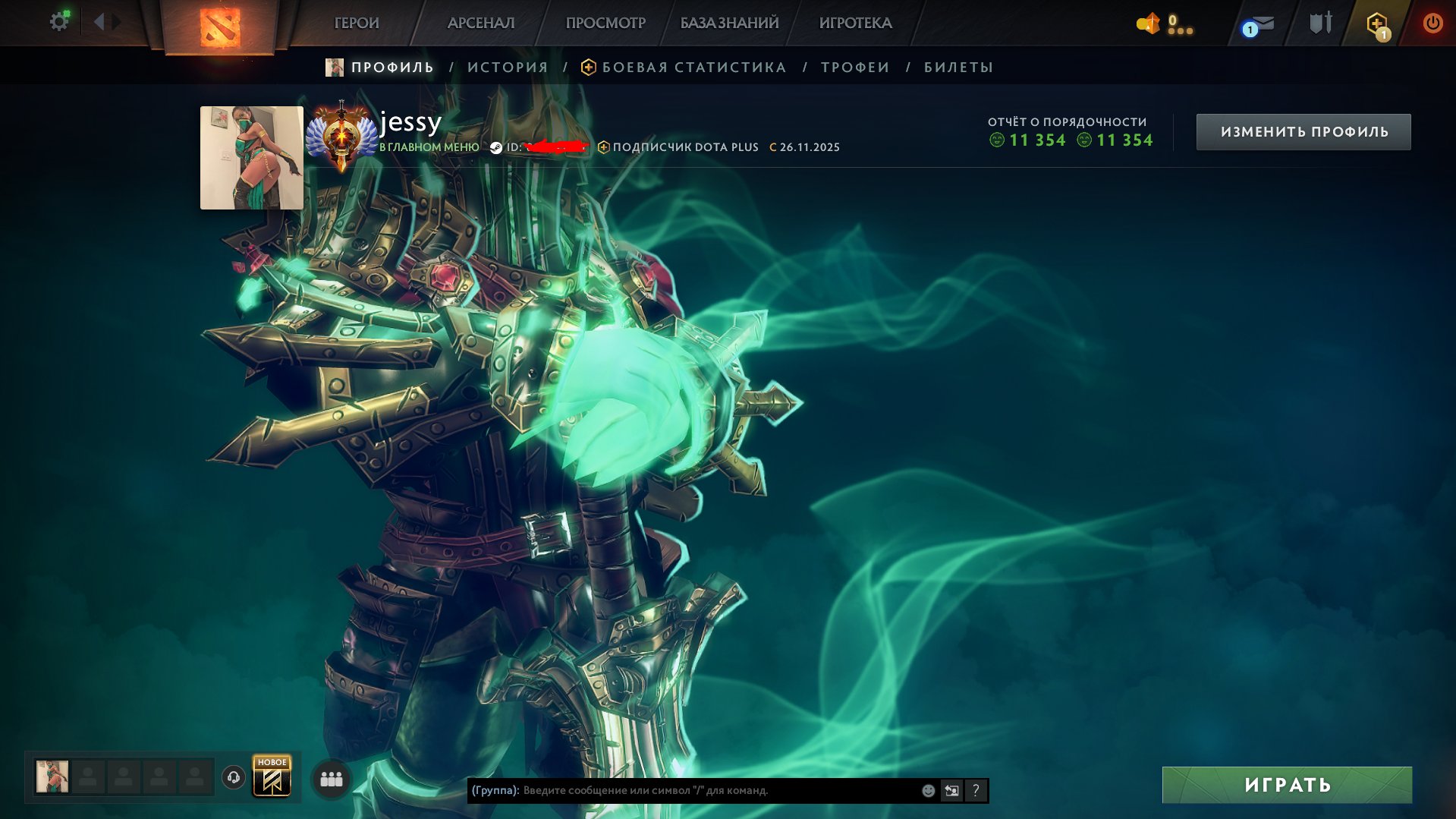Toggle the friends list people icon
This screenshot has height=819, width=1456.
[x=331, y=778]
